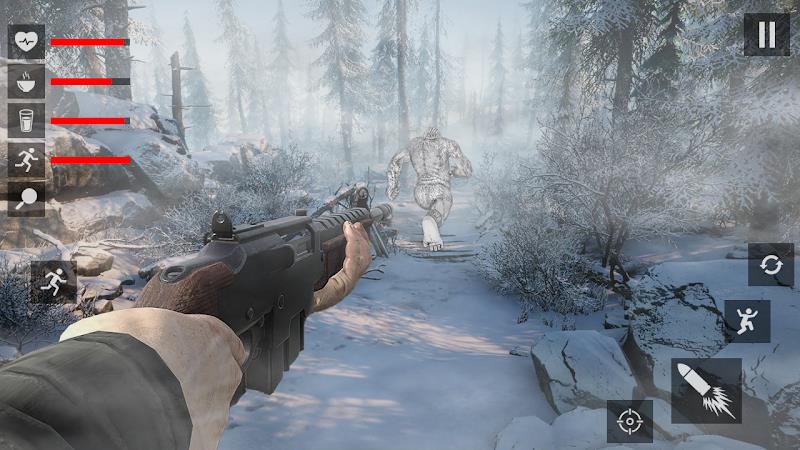The width and height of the screenshot is (800, 450).
Task: Hit the jump button
Action: pyautogui.click(x=747, y=321)
